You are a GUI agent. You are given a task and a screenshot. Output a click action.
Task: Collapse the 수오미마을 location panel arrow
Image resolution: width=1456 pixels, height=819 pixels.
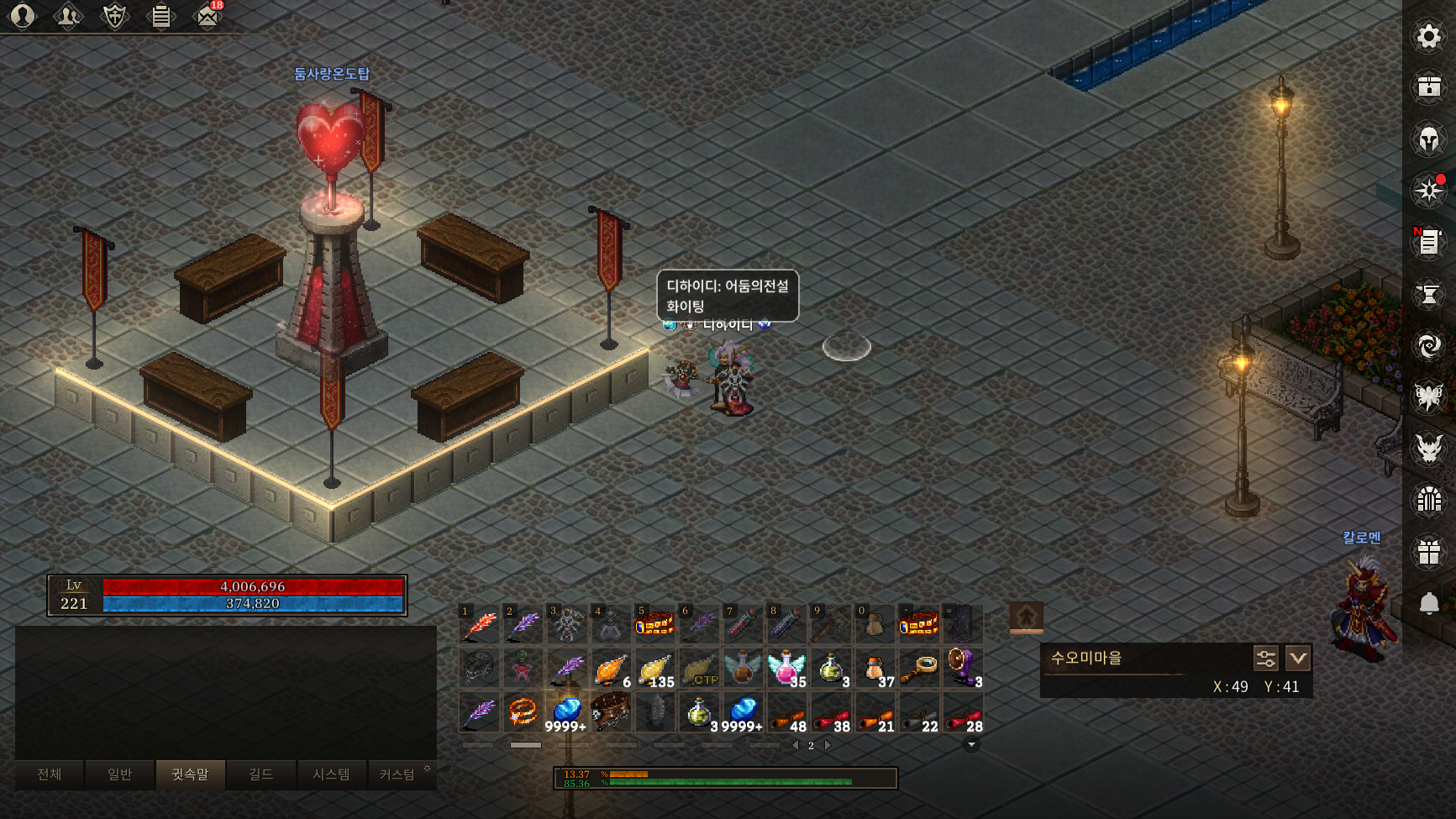coord(1298,658)
